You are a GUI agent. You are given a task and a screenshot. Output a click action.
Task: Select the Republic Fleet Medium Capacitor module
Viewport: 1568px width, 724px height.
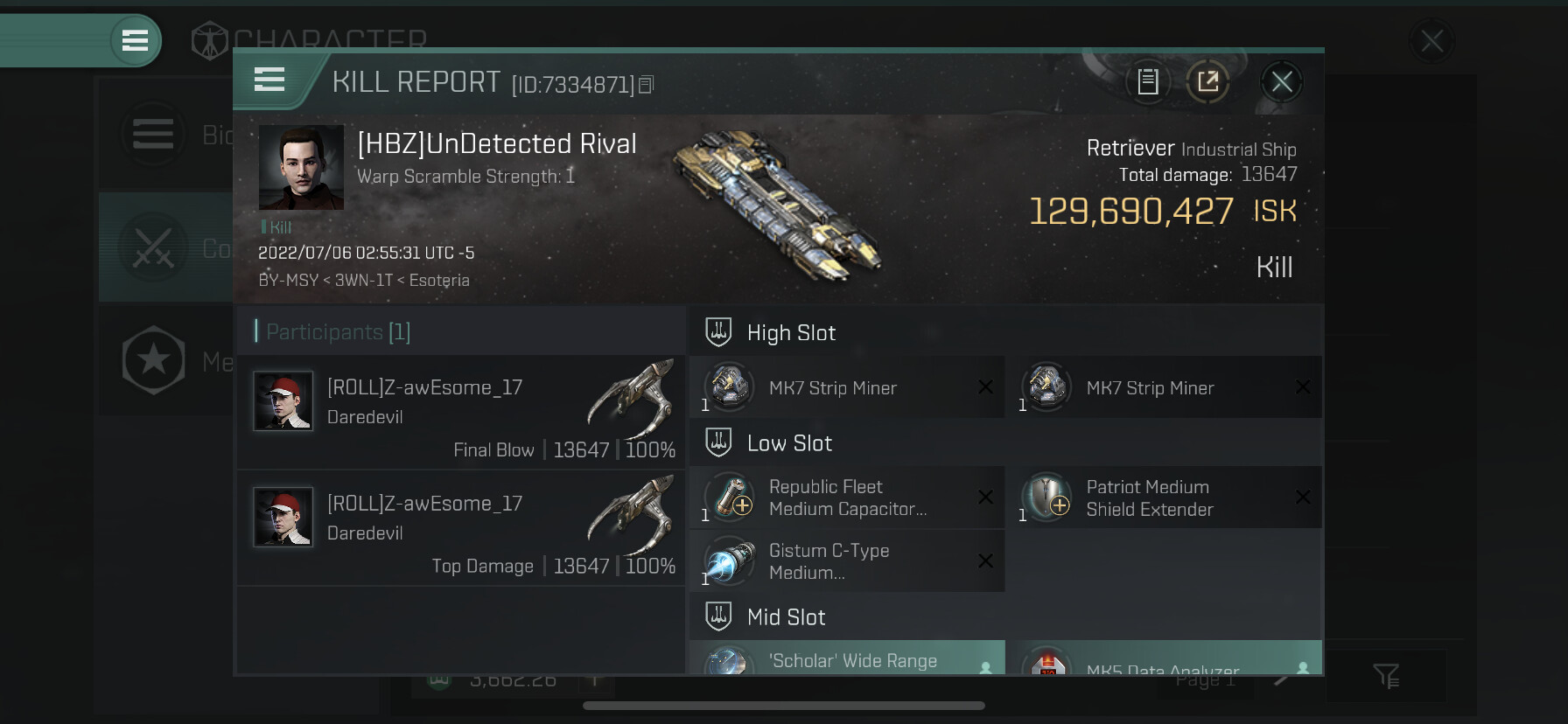847,498
